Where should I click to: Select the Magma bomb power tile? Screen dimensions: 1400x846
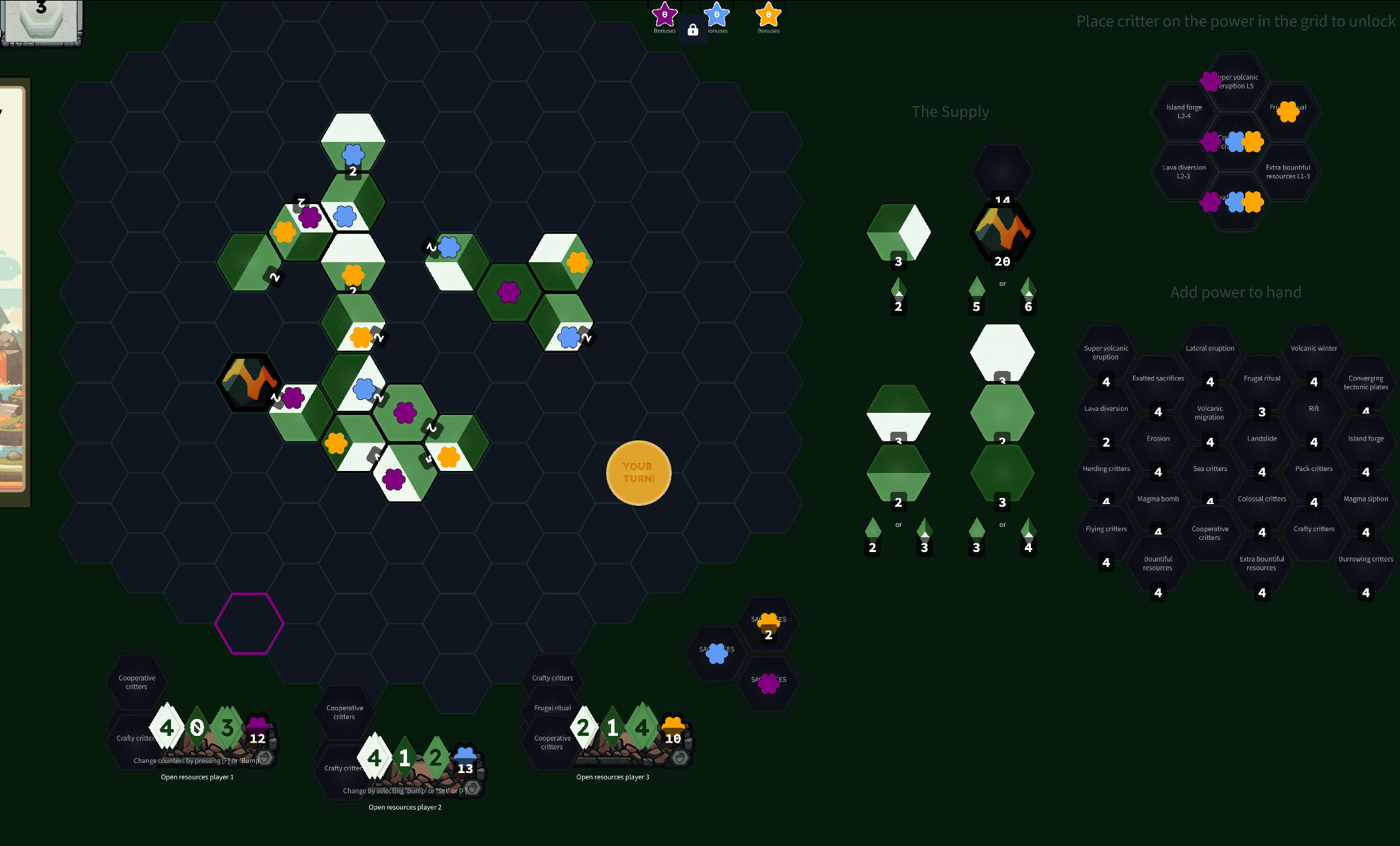[x=1158, y=505]
